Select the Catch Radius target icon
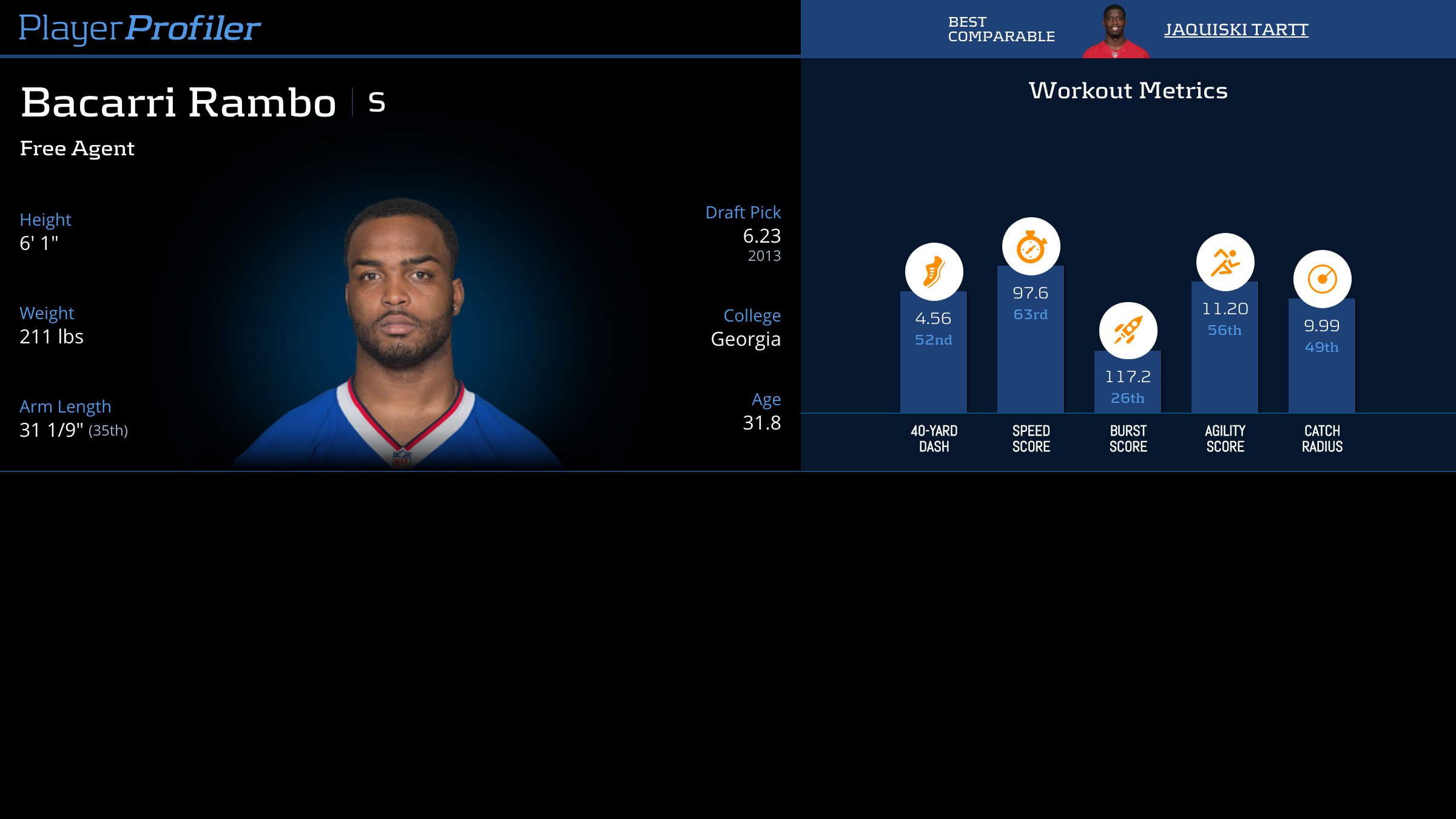 1322,279
